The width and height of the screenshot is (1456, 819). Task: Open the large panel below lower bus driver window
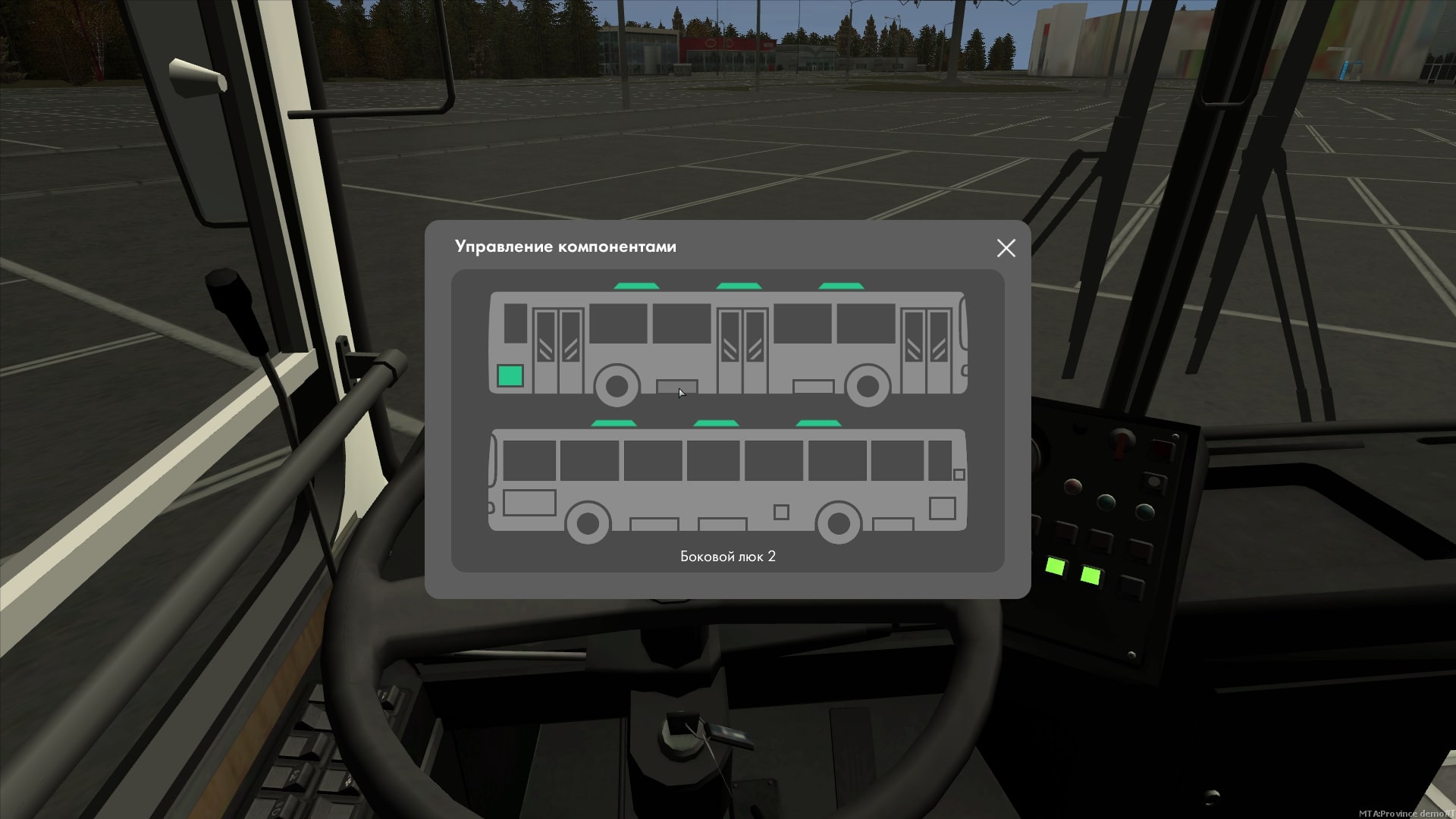point(529,503)
